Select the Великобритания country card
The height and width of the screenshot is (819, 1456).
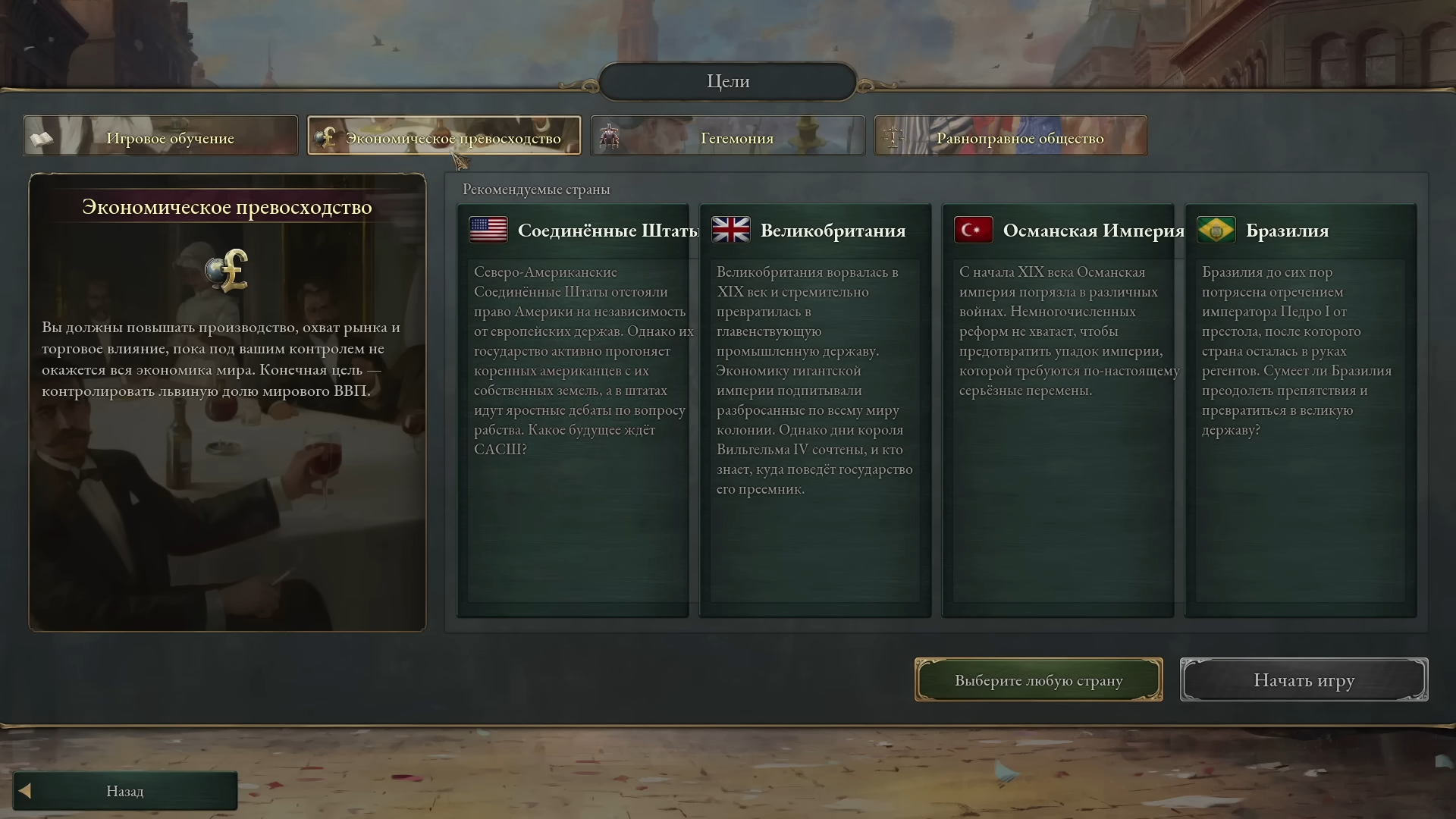point(815,409)
